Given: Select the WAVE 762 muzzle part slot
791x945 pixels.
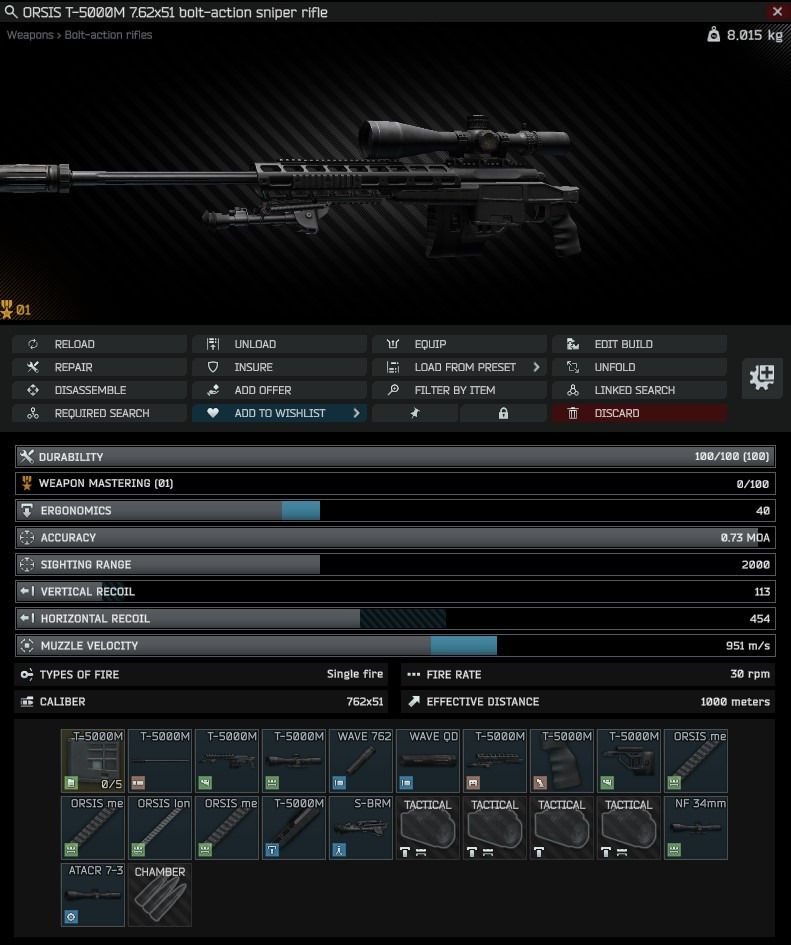Looking at the screenshot, I should 361,761.
